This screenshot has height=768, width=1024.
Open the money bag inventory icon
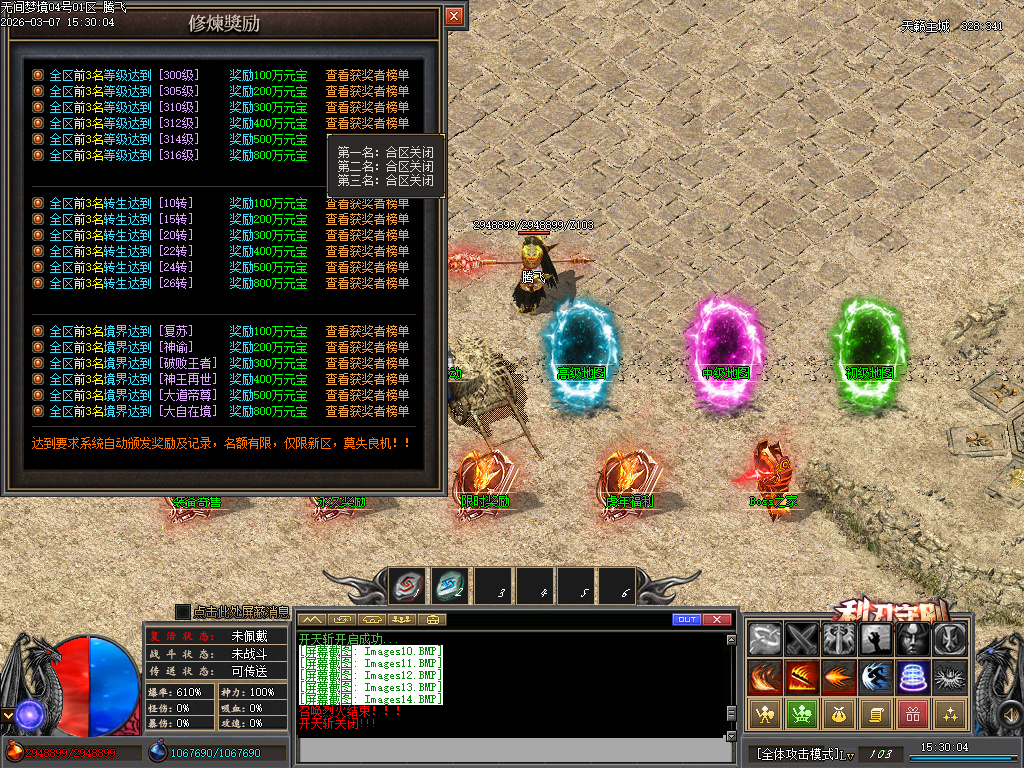coord(838,714)
